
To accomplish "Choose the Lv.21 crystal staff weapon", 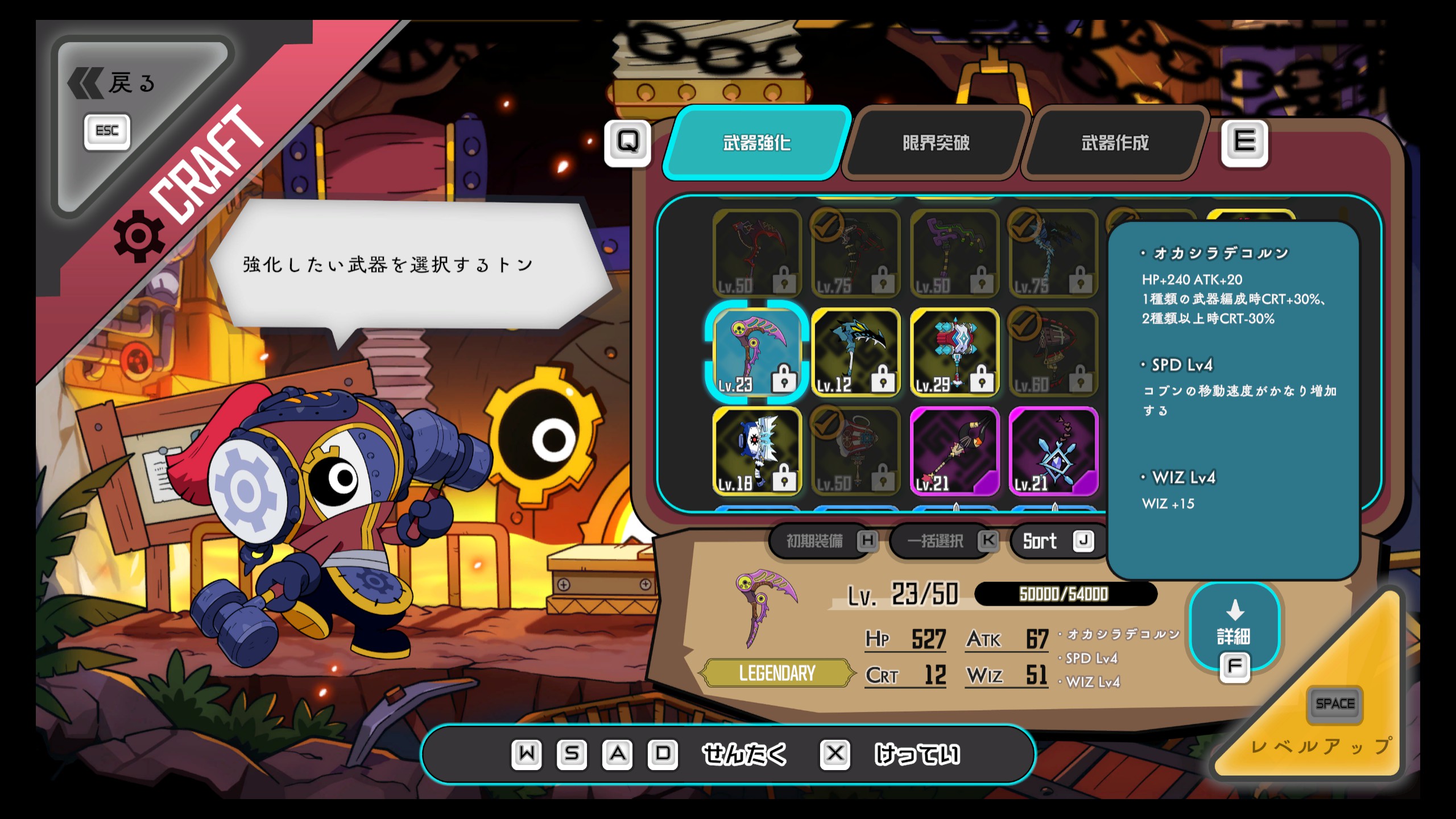I will click(x=1053, y=451).
